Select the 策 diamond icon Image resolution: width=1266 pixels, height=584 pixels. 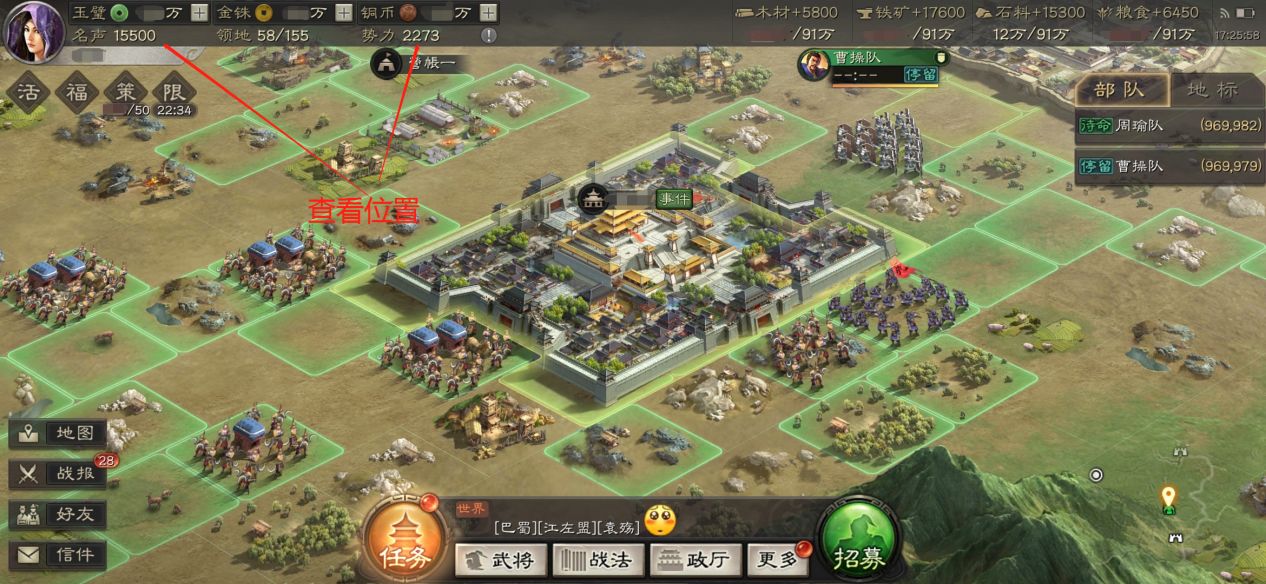[x=125, y=93]
